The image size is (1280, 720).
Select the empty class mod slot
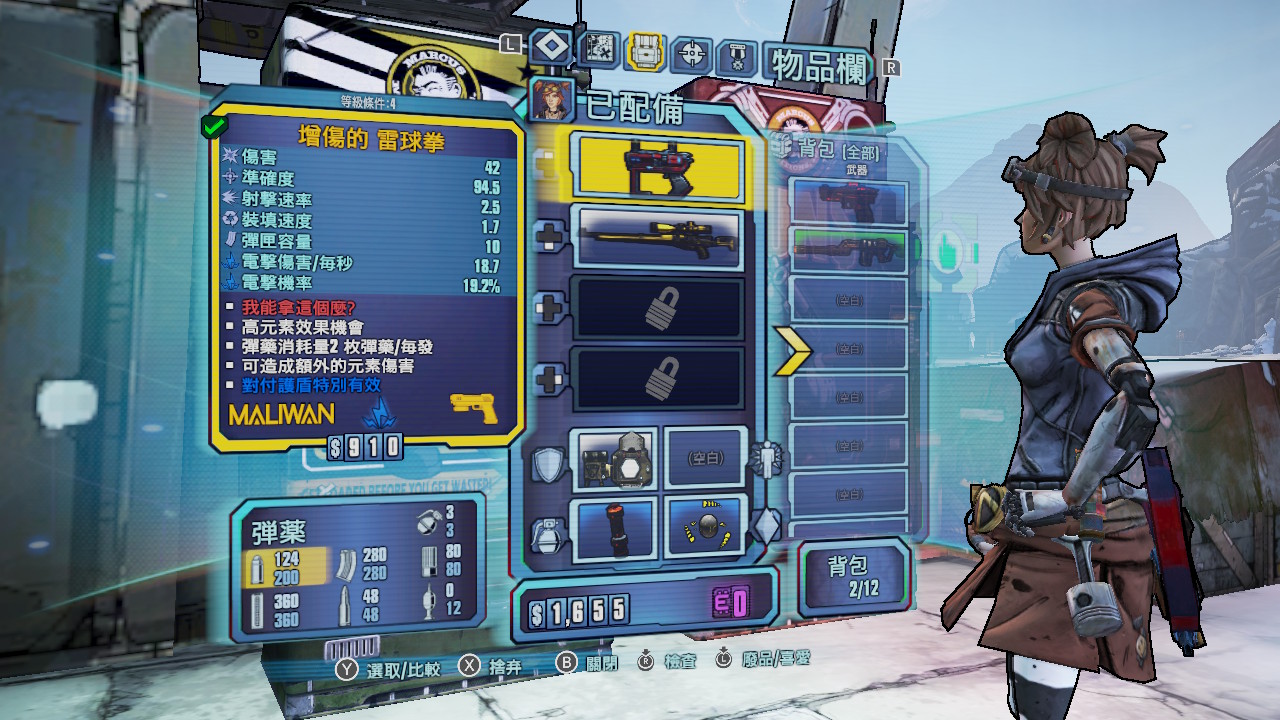(705, 459)
